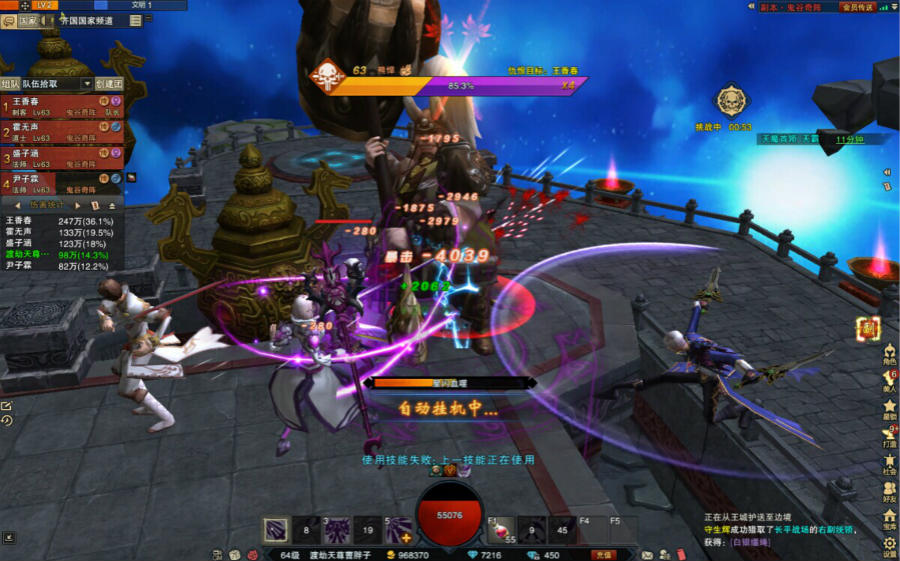Open the 好友 friends list
Viewport: 900px width, 561px height.
click(x=889, y=491)
